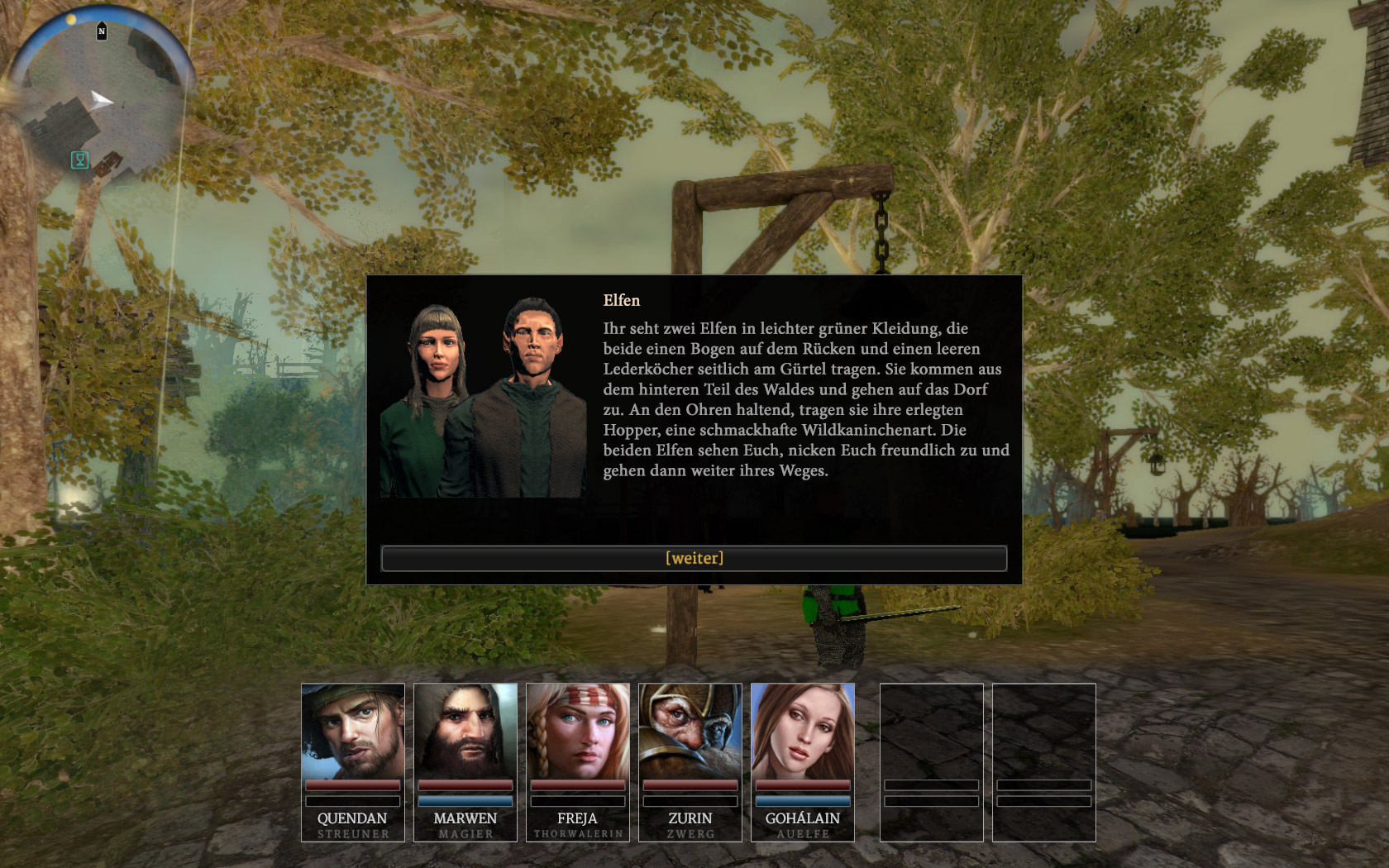The image size is (1389, 868).
Task: Click the teal marker icon on minimap
Action: point(79,160)
